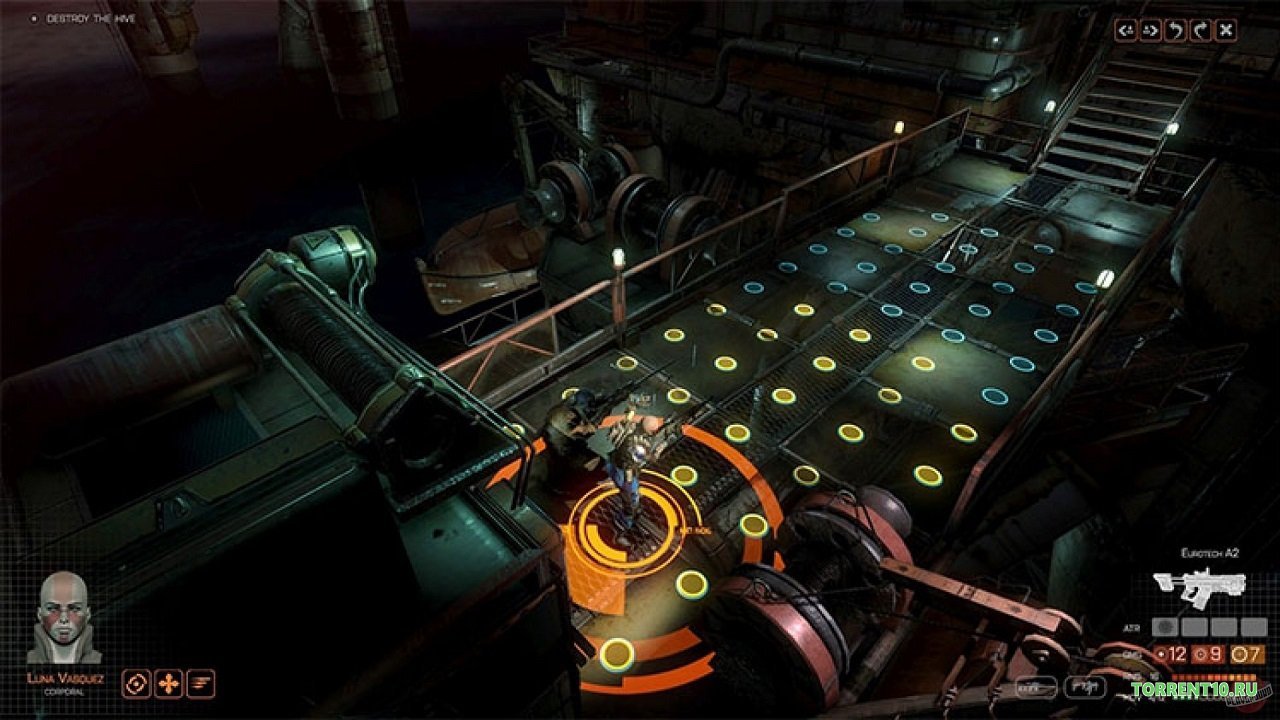Click the cycle to previous soldier icon
This screenshot has width=1280, height=720.
1127,28
